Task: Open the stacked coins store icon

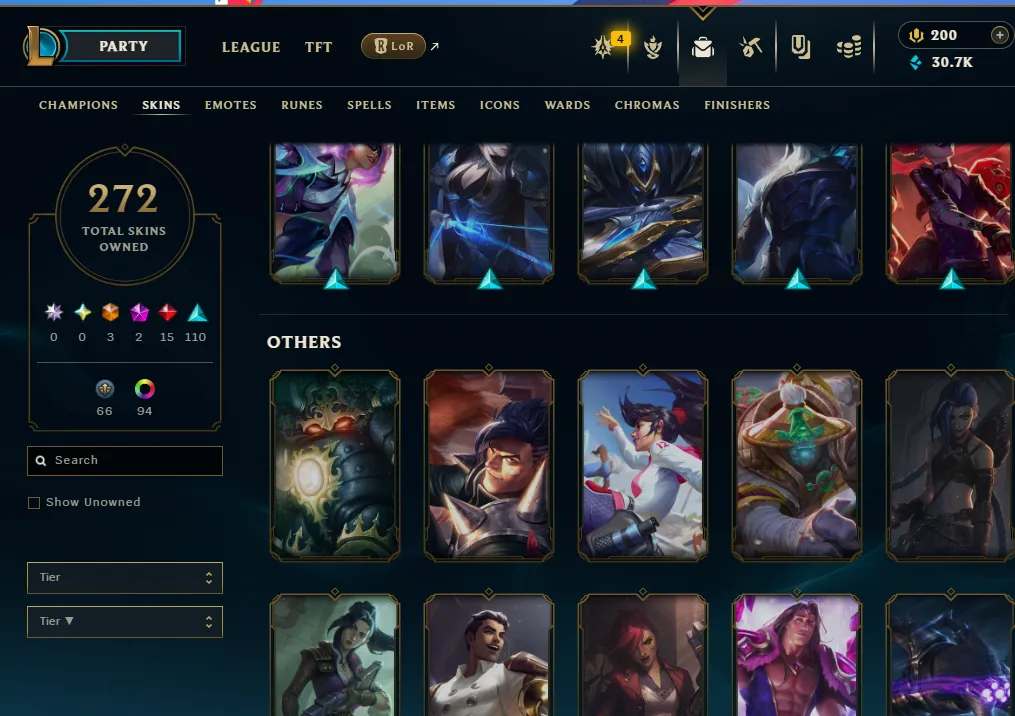Action: 849,47
